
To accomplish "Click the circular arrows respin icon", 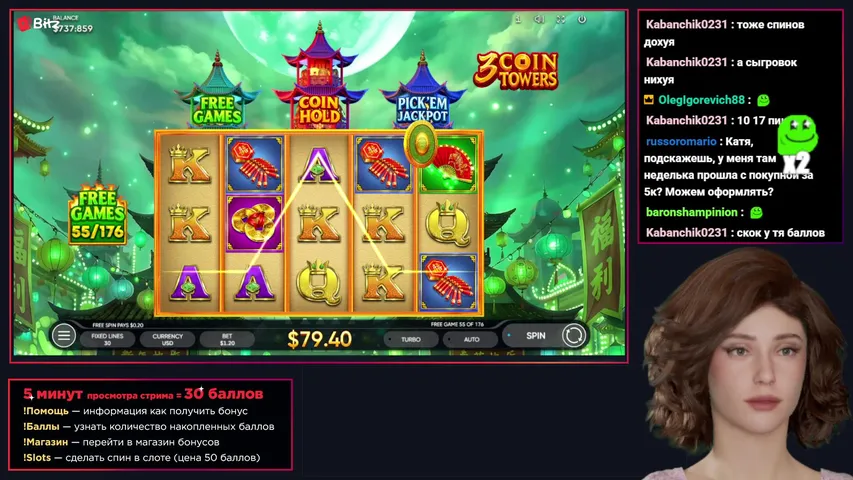I will [574, 336].
